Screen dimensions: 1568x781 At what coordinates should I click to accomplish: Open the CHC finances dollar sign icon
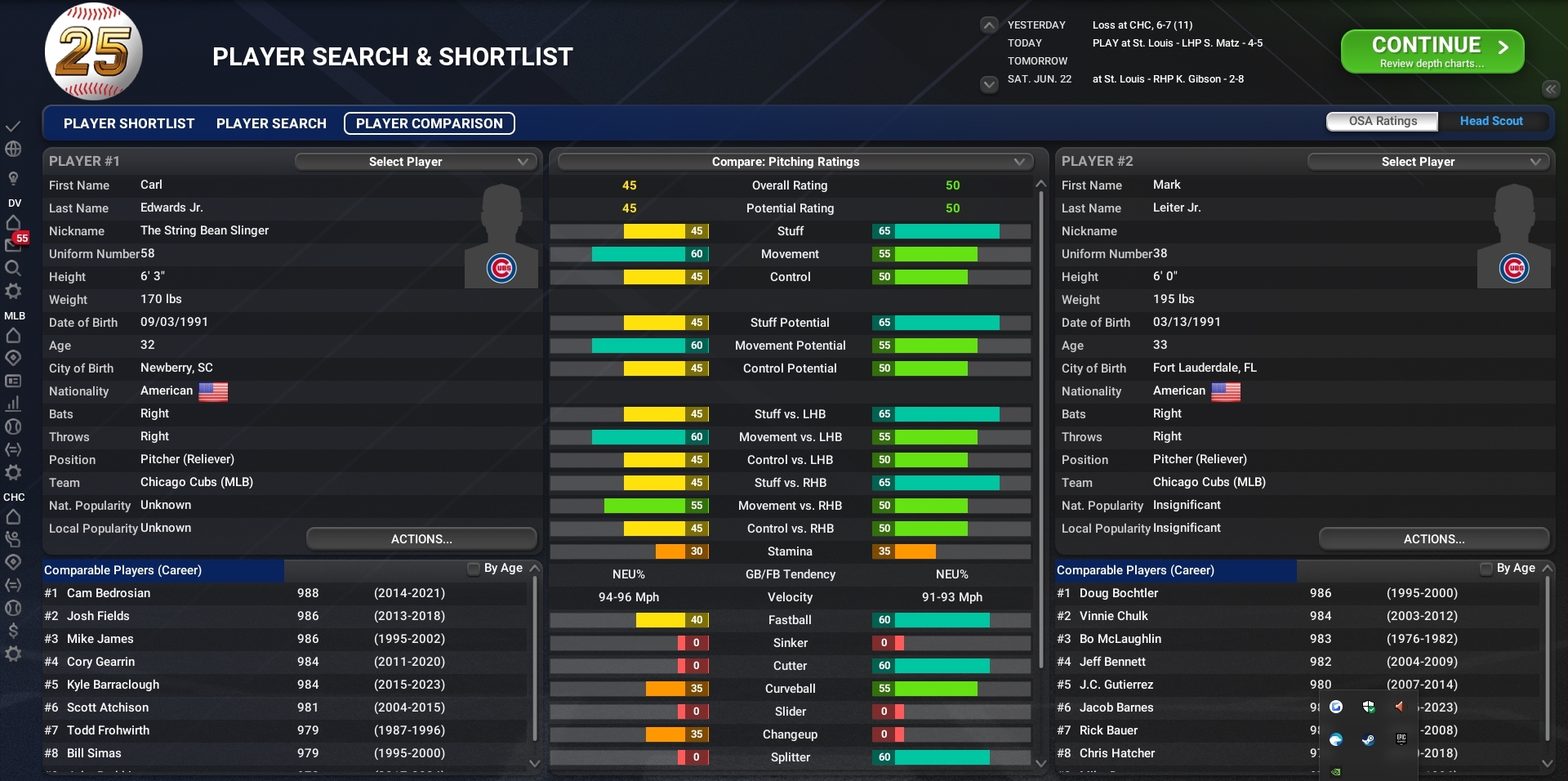12,630
